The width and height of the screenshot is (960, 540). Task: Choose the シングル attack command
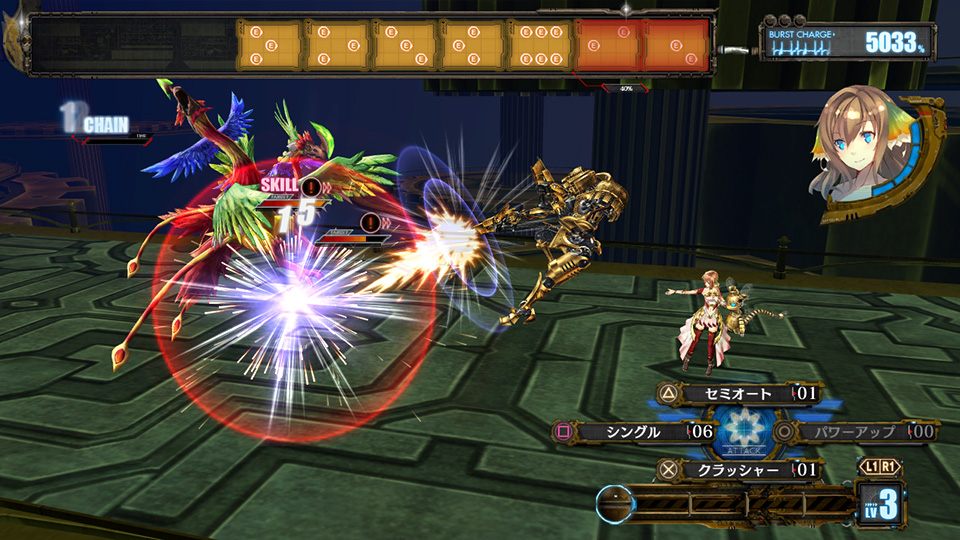point(632,432)
